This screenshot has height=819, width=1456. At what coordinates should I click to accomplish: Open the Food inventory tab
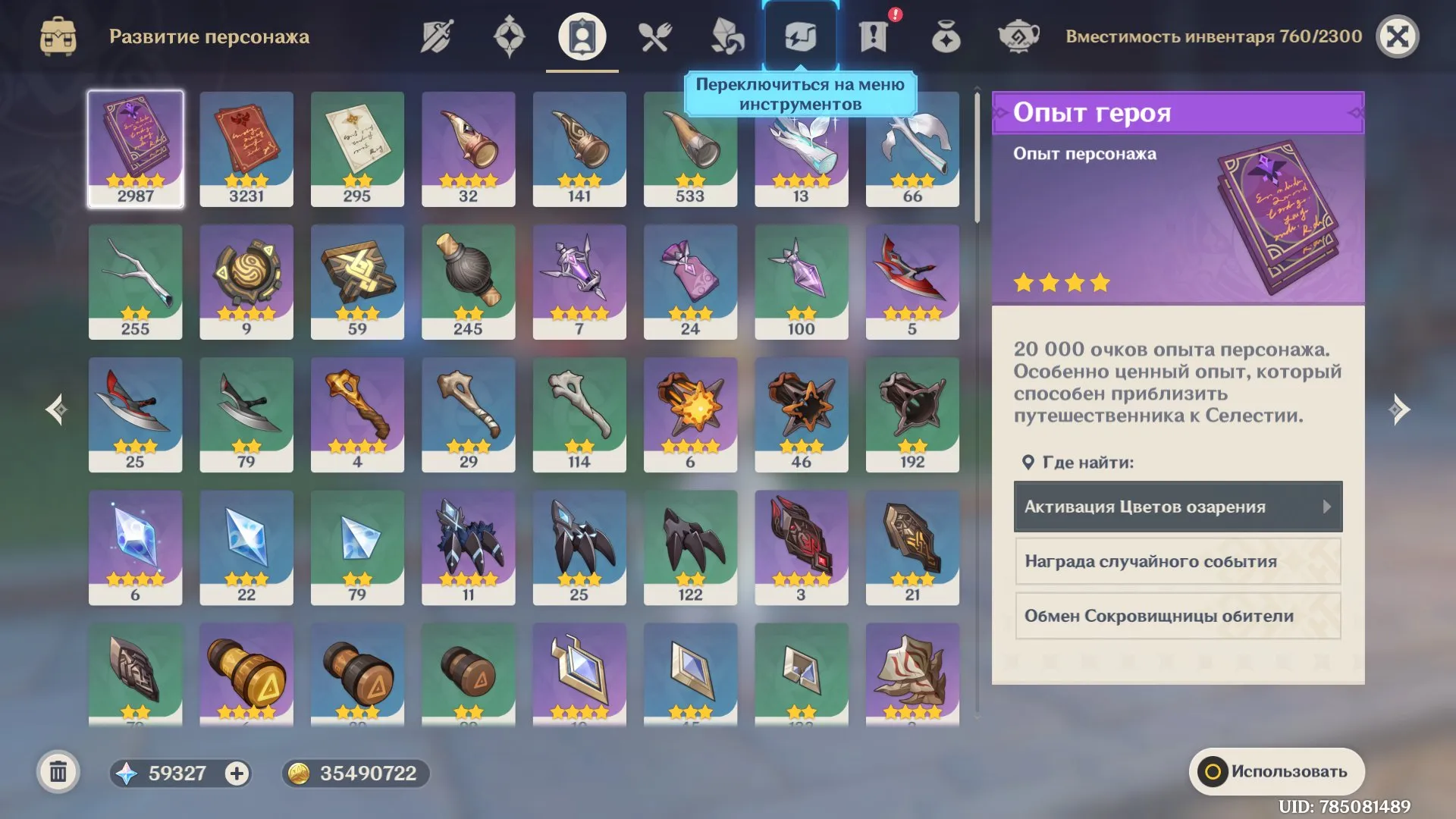[x=654, y=34]
